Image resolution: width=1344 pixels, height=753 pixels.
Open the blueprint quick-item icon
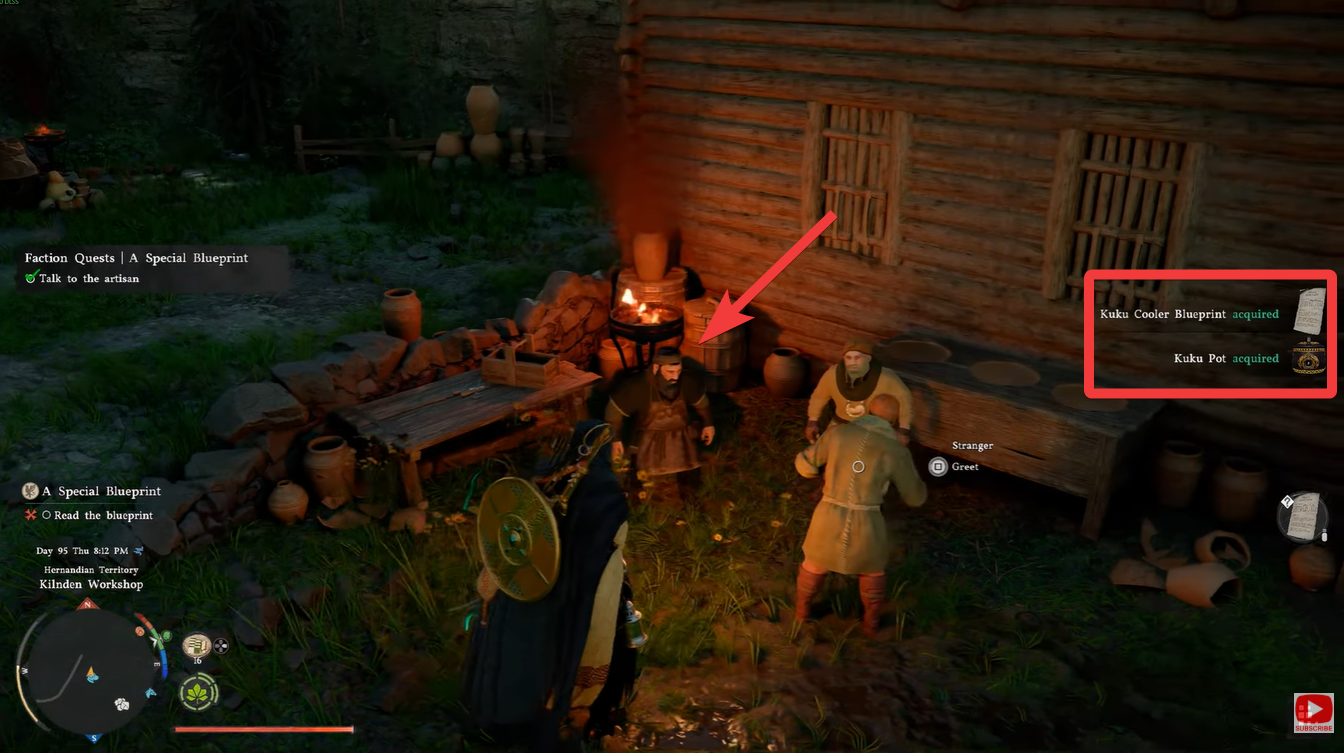click(1303, 516)
